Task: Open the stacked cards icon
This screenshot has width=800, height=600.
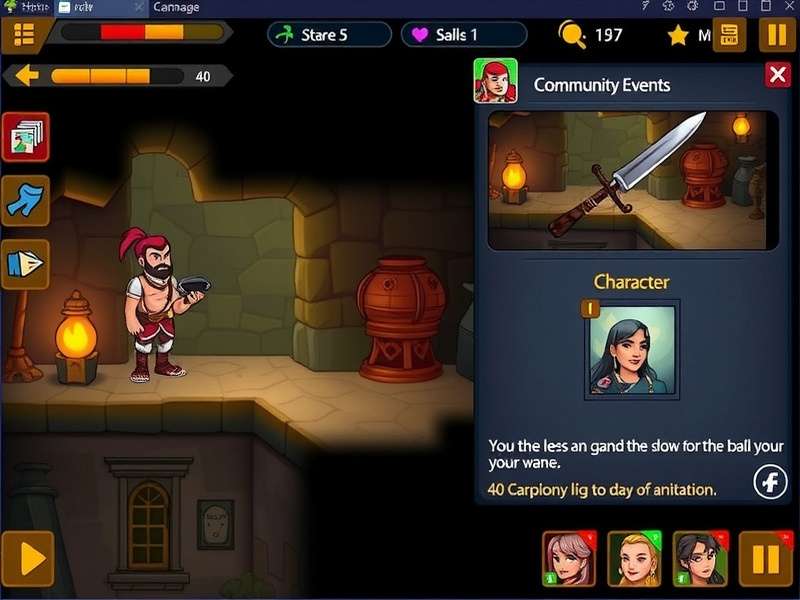Action: (26, 137)
